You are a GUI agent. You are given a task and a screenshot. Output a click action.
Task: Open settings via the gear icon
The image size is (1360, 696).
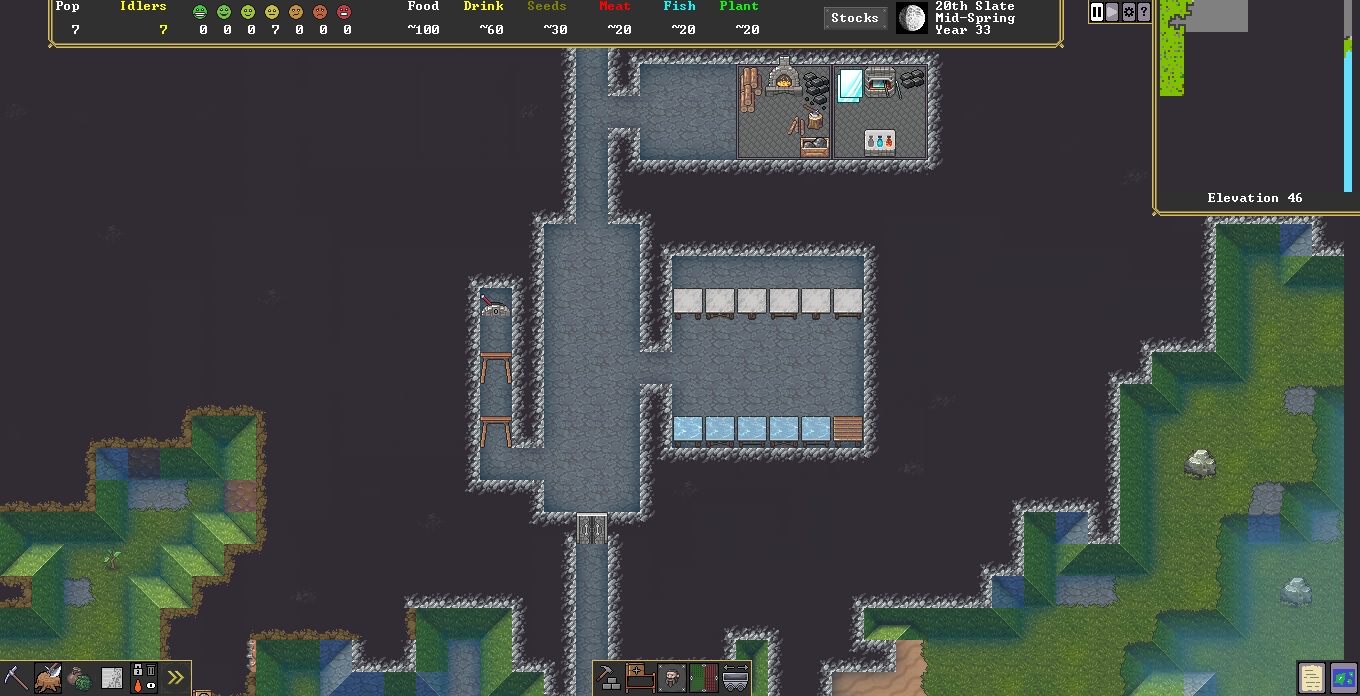1129,12
